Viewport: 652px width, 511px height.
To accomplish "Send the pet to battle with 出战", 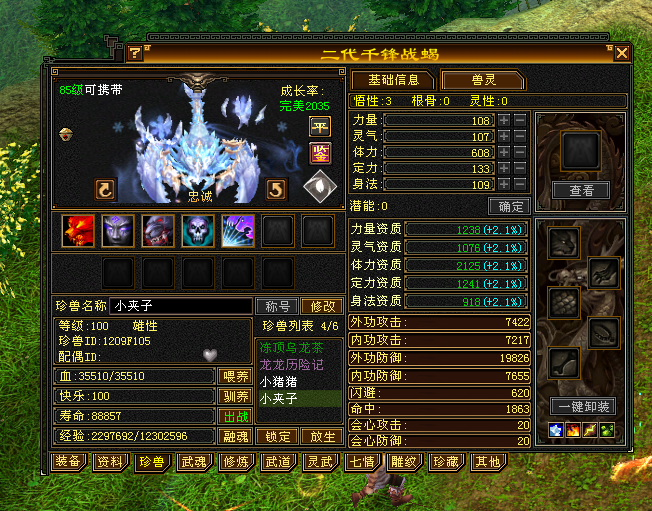I will point(234,416).
